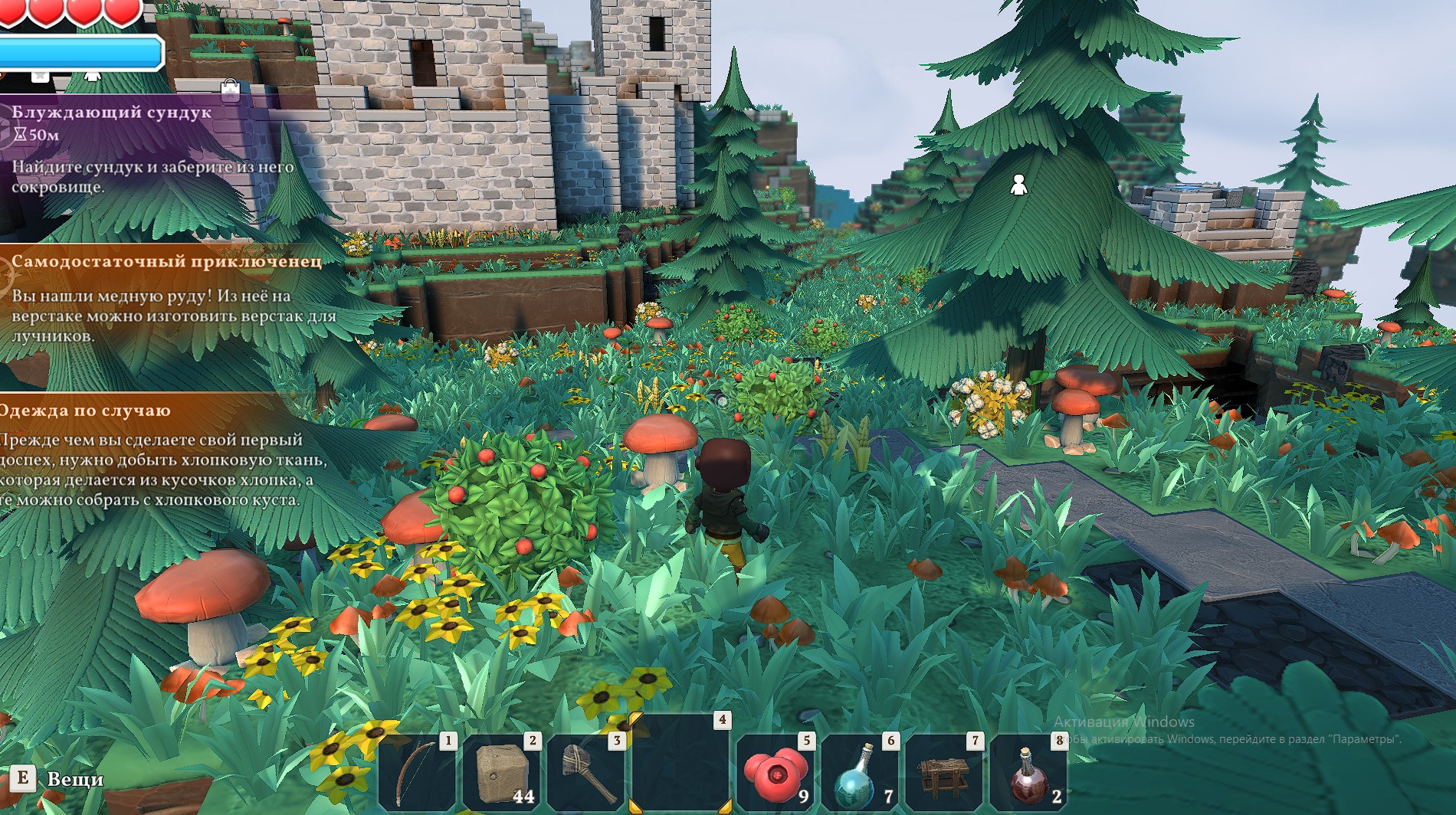This screenshot has width=1456, height=815.
Task: Click the shopping bag icon above the quests
Action: tap(230, 88)
